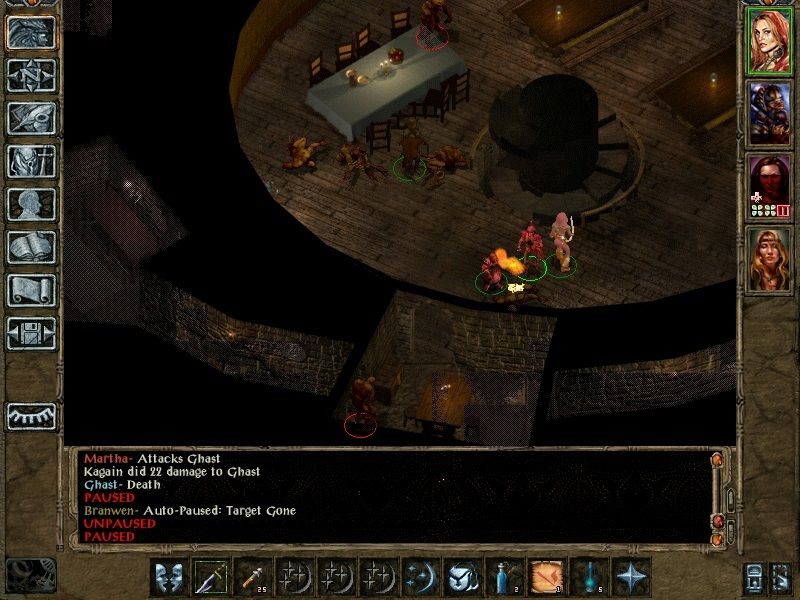Activate the talk/dialogue masks button
This screenshot has height=600, width=800.
coord(170,578)
